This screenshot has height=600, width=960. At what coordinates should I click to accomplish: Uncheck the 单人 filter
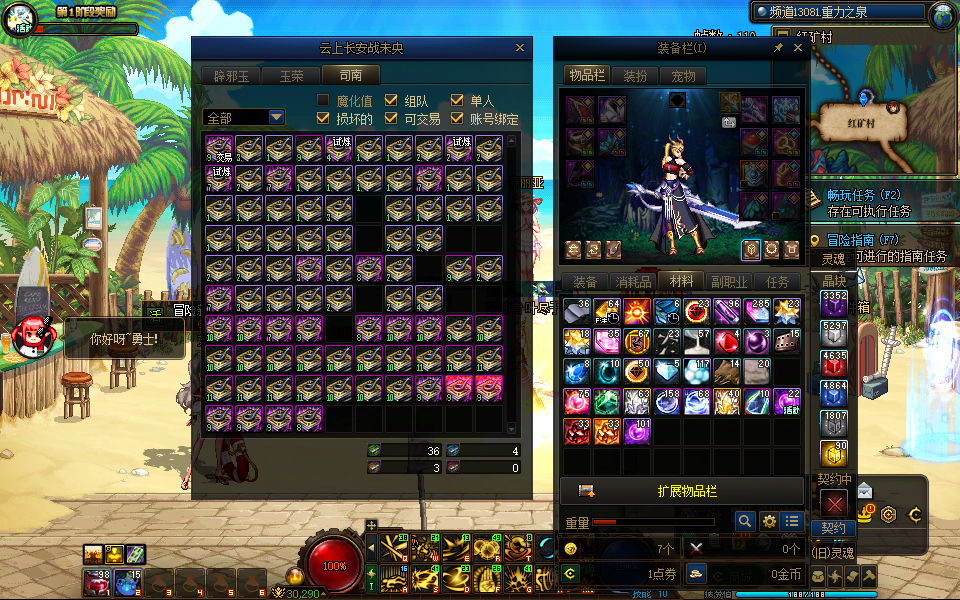[x=457, y=100]
